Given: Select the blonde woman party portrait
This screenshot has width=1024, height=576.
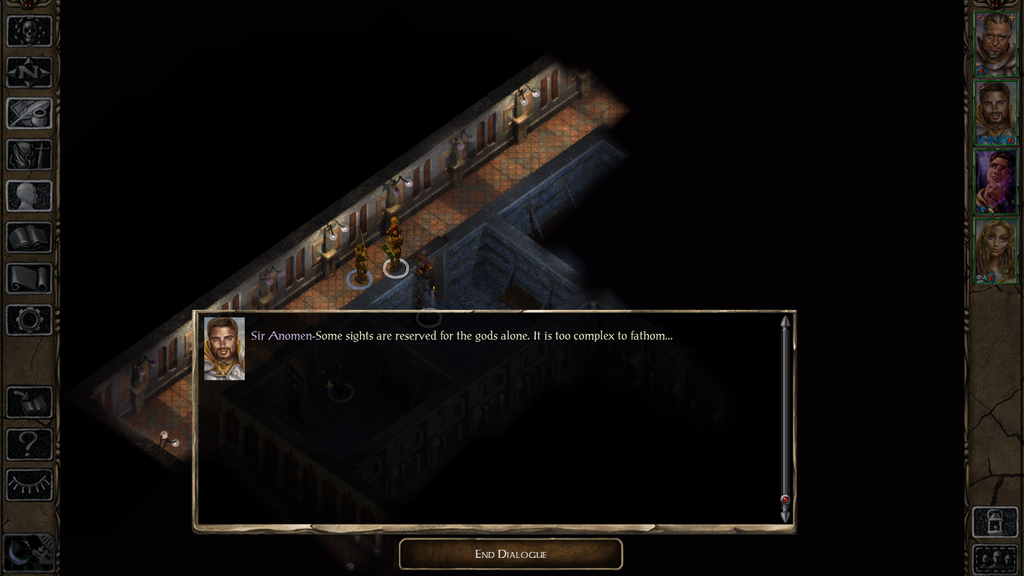Looking at the screenshot, I should click(995, 250).
